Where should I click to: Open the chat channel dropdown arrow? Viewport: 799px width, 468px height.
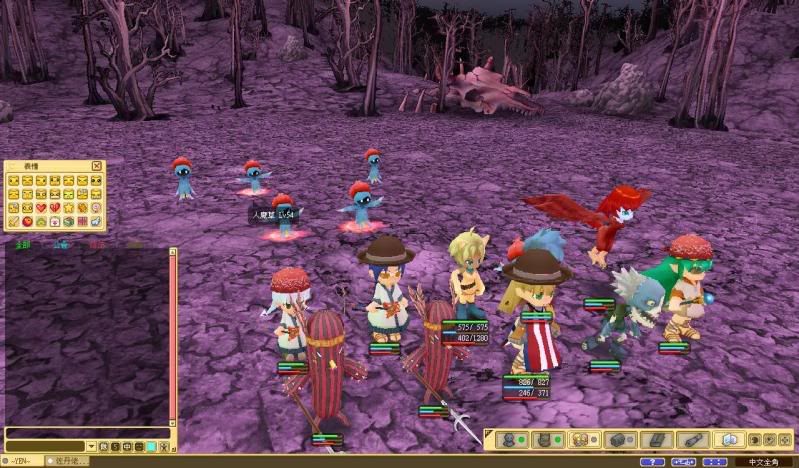[x=91, y=446]
